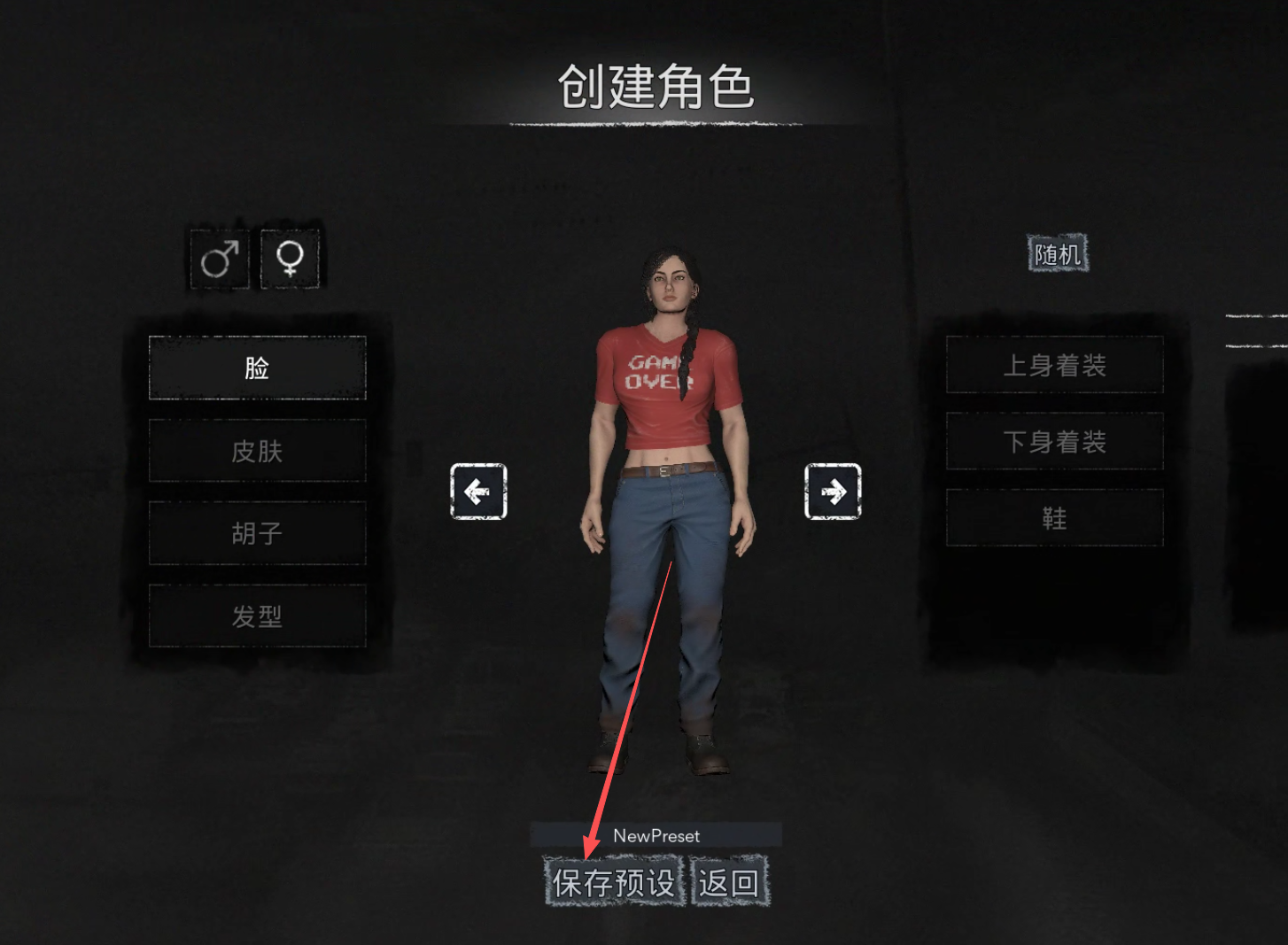The image size is (1288, 945).
Task: Click the right arrow button
Action: point(833,491)
